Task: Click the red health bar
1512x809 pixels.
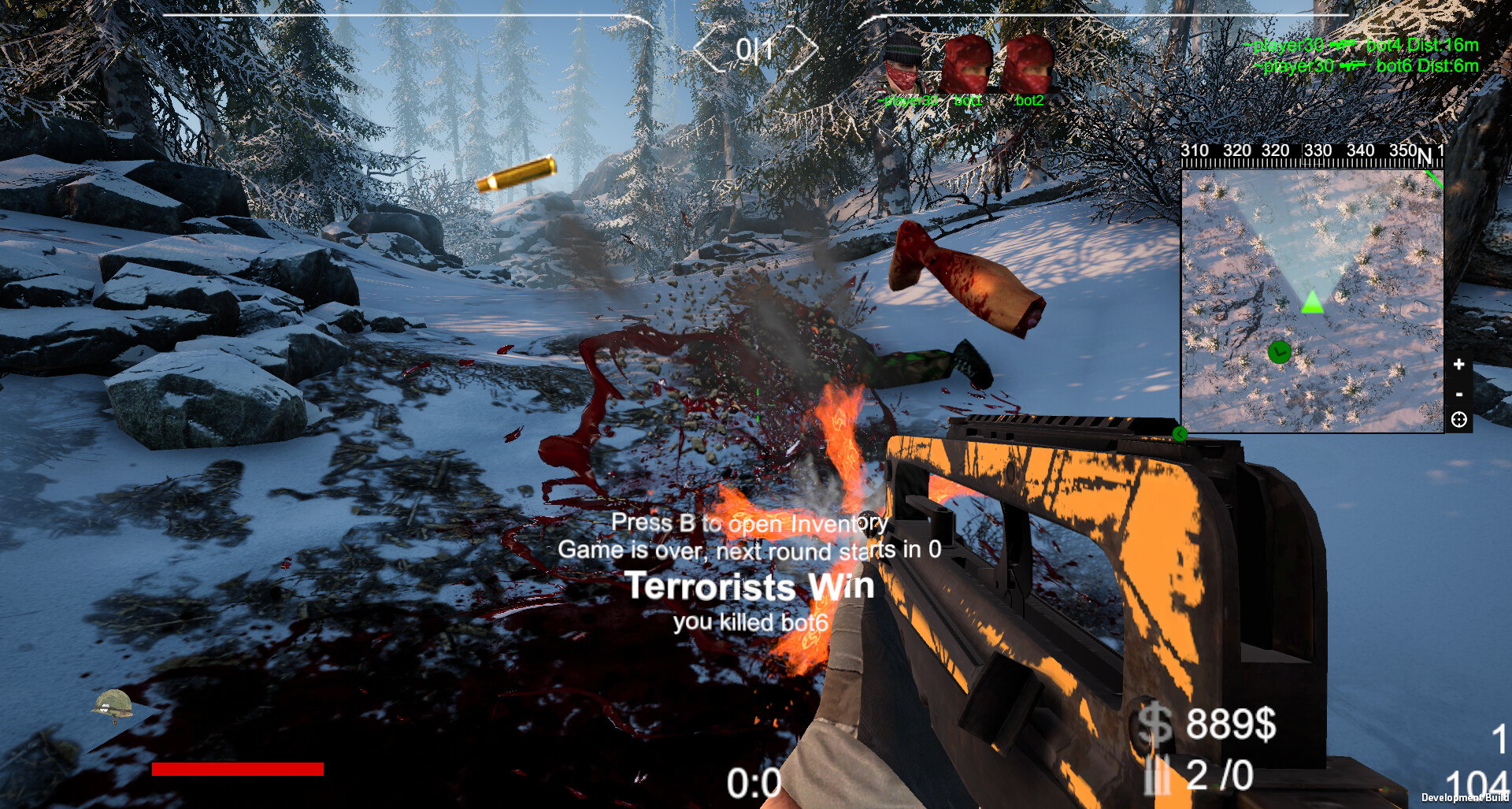Action: [236, 770]
